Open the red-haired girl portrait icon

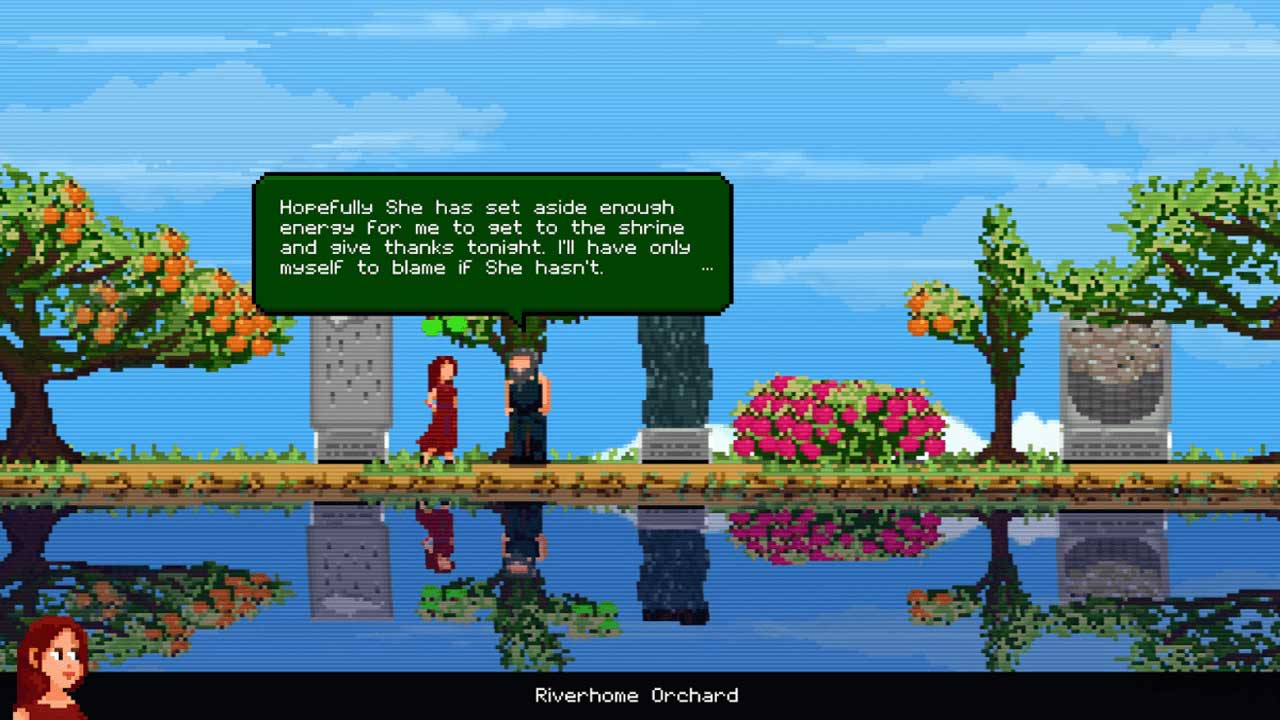[x=51, y=665]
